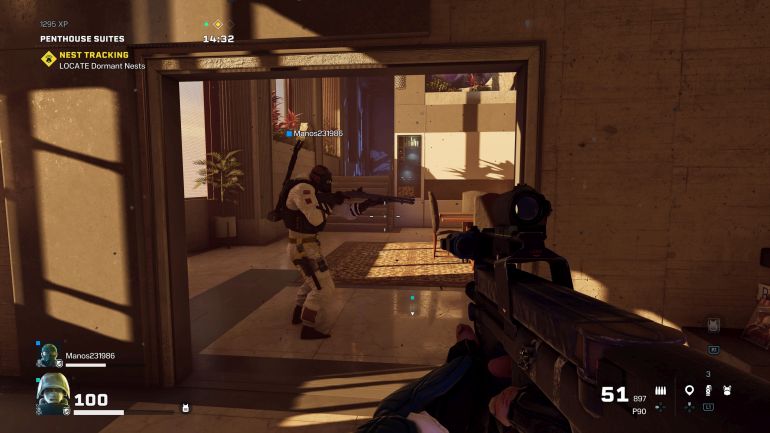This screenshot has height=433, width=770.
Task: Click the armor icon beside the health bar
Action: click(x=185, y=408)
